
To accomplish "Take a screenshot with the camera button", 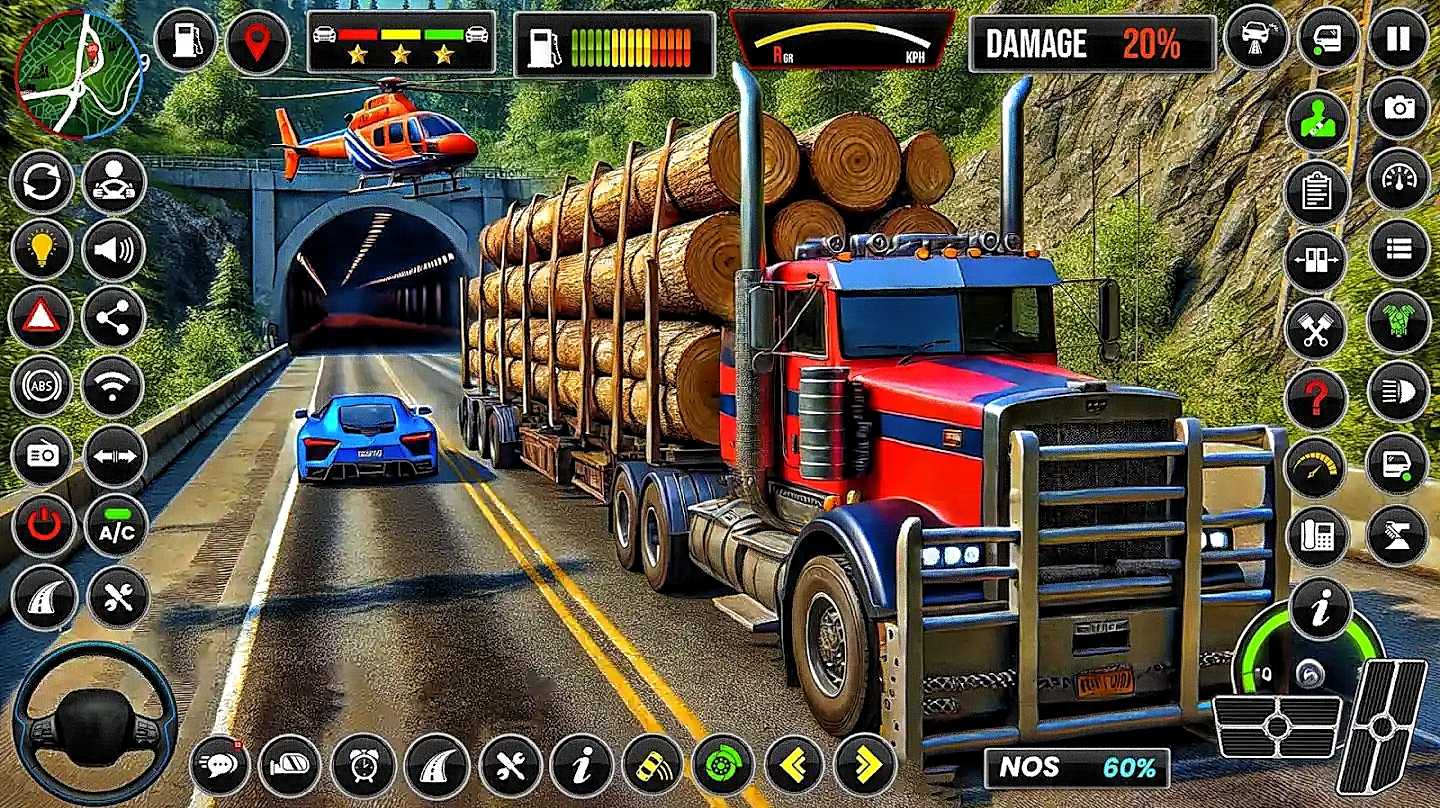I will tap(1398, 108).
